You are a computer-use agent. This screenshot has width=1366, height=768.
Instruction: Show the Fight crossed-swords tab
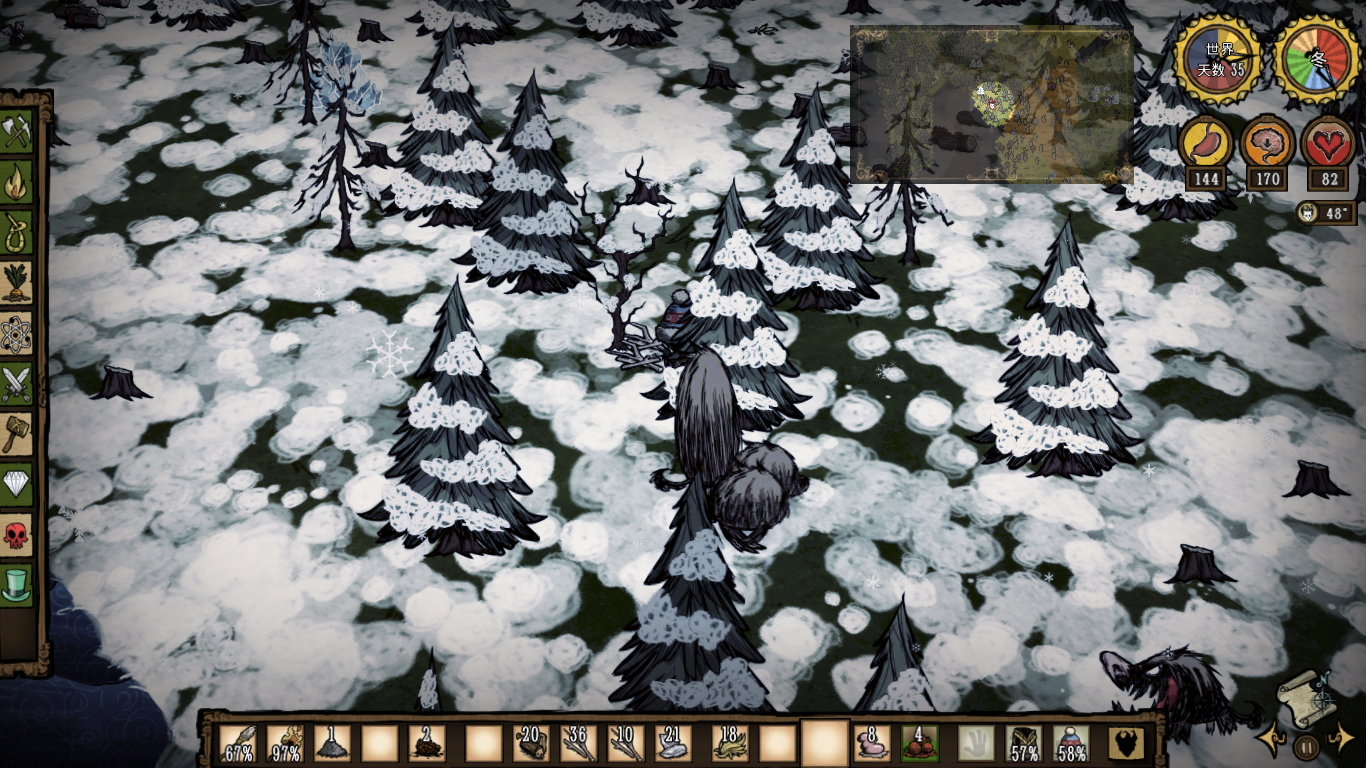pos(17,384)
